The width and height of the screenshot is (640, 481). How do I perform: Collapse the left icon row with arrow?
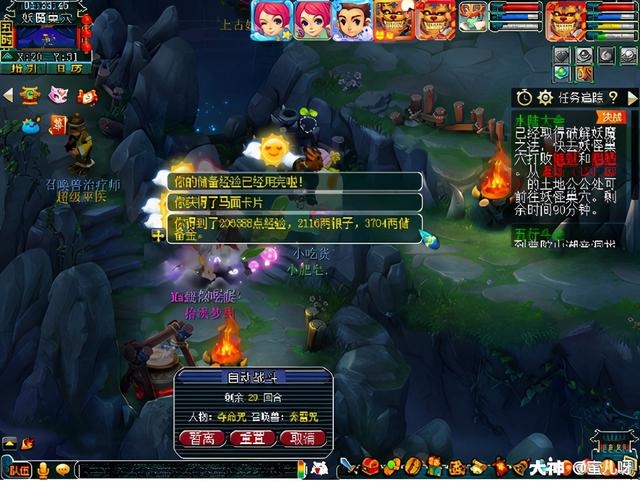[x=8, y=95]
